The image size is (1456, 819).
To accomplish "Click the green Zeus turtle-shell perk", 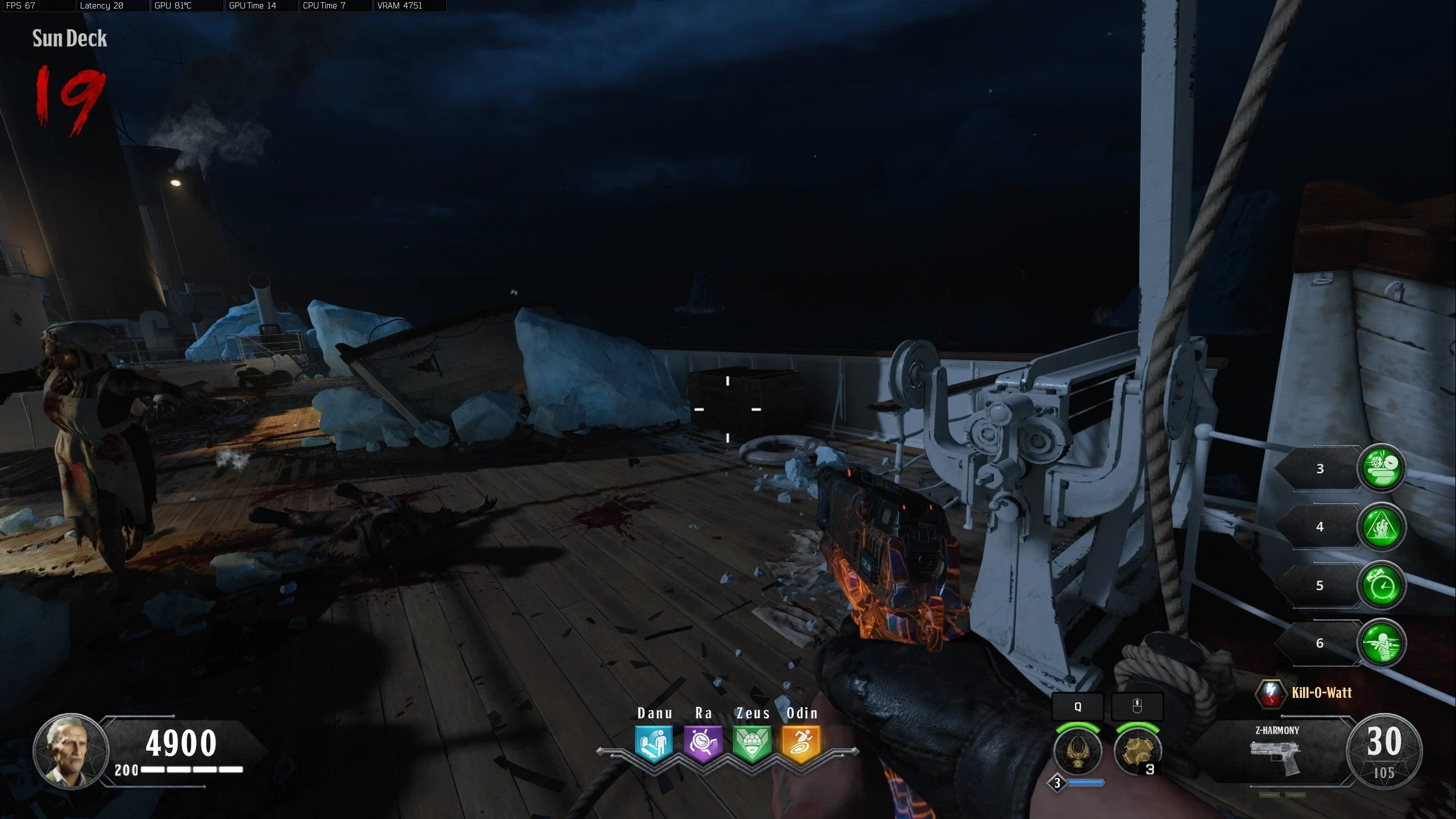I will (x=752, y=743).
